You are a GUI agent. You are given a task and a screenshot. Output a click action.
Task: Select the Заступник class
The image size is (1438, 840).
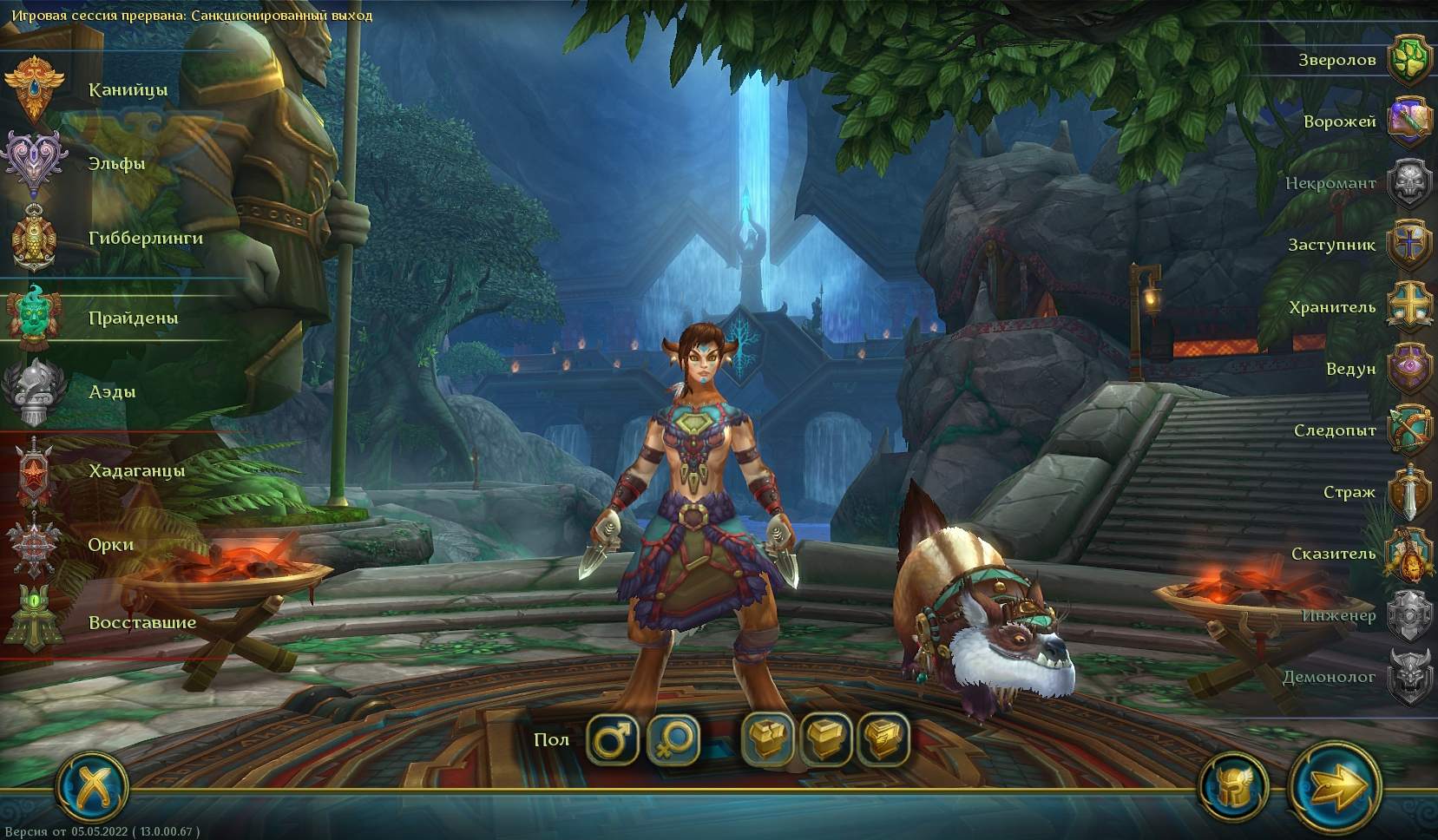[x=1408, y=245]
